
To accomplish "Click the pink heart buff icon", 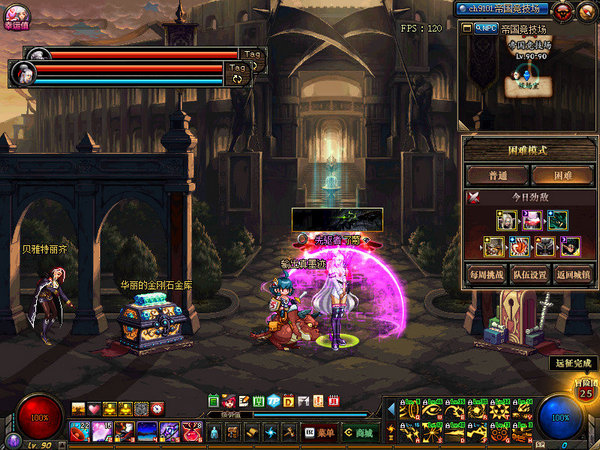I will (93, 408).
